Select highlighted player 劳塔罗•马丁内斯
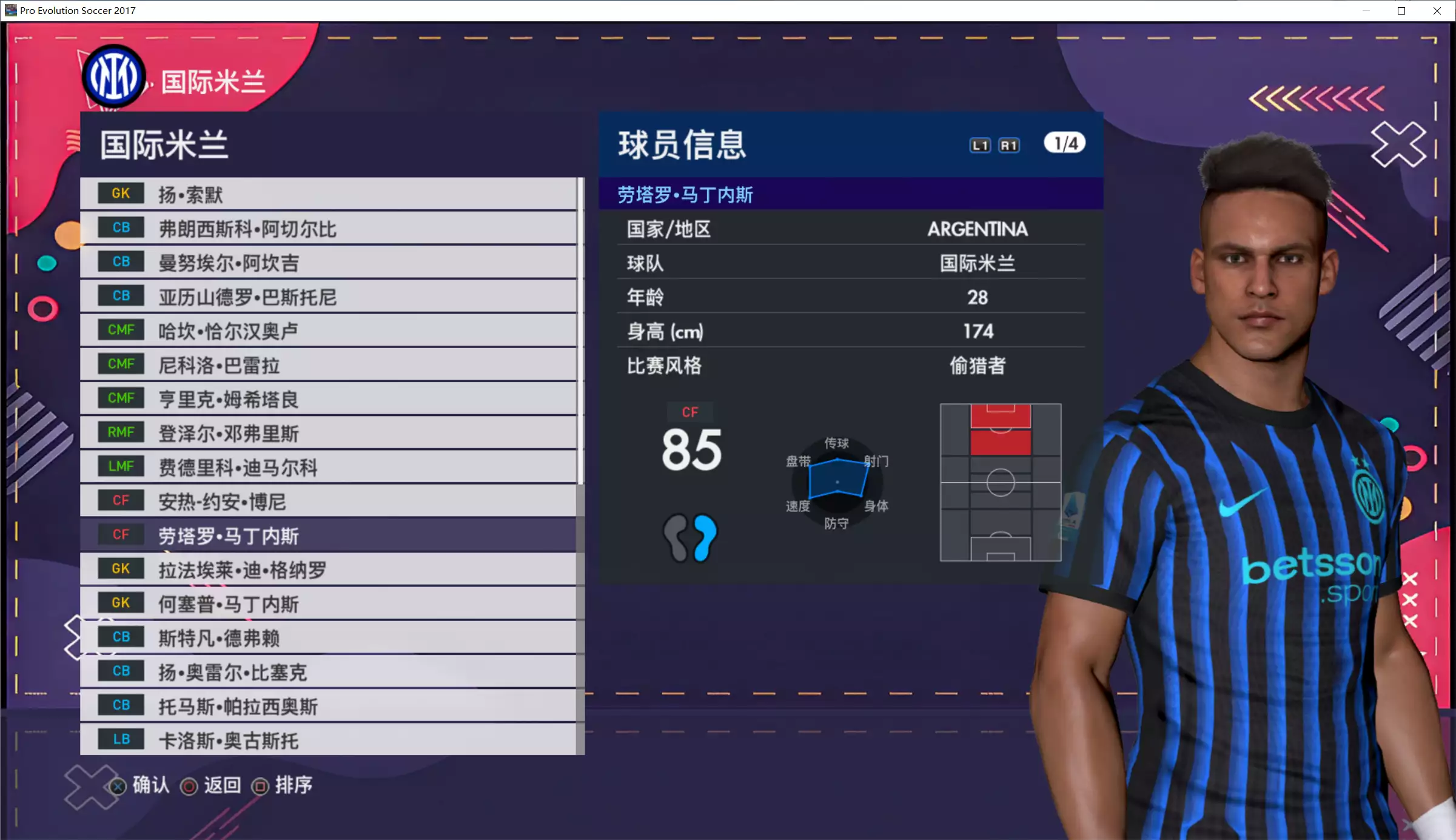 [327, 535]
